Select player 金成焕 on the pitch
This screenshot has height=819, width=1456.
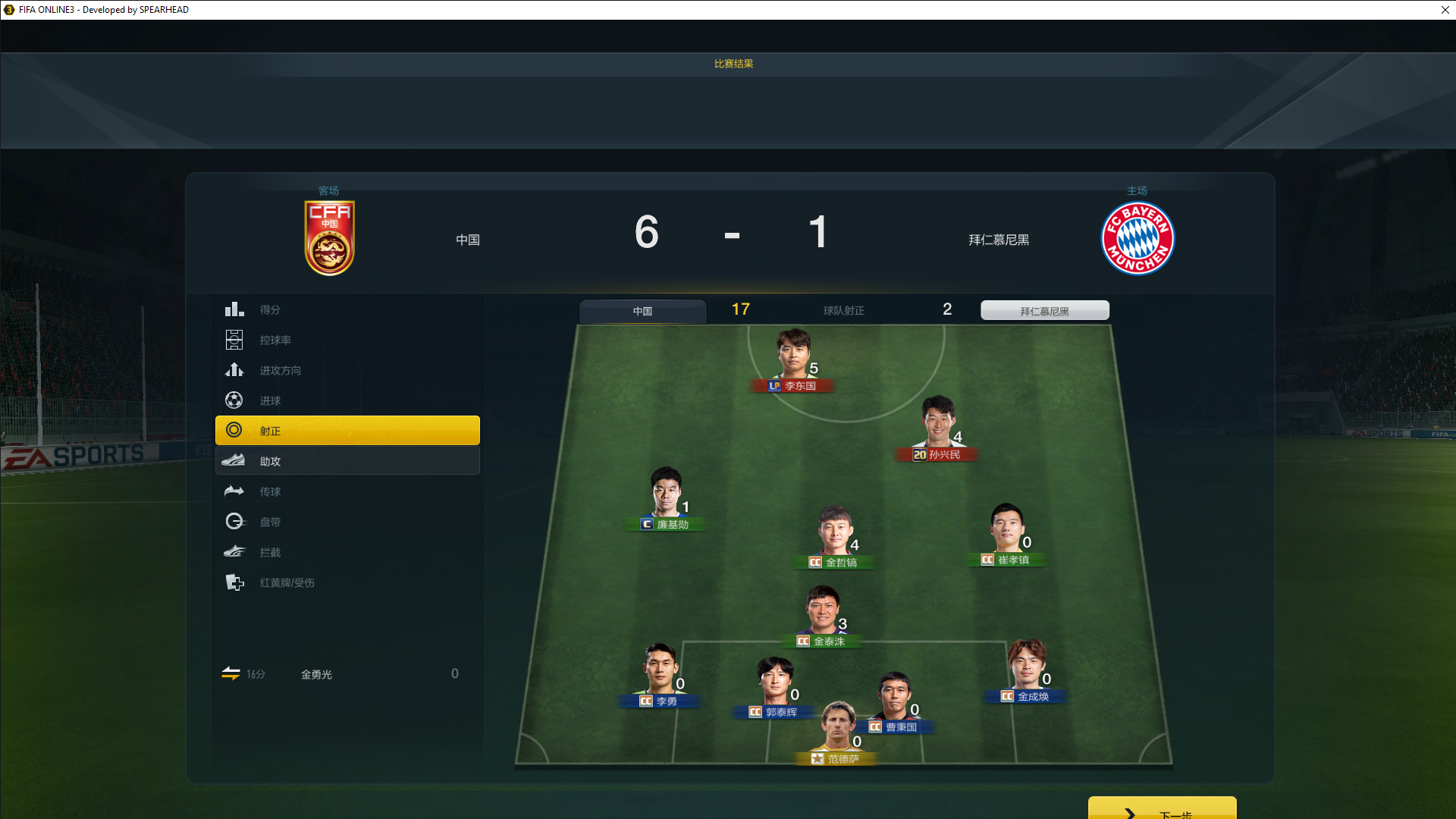tap(1027, 669)
